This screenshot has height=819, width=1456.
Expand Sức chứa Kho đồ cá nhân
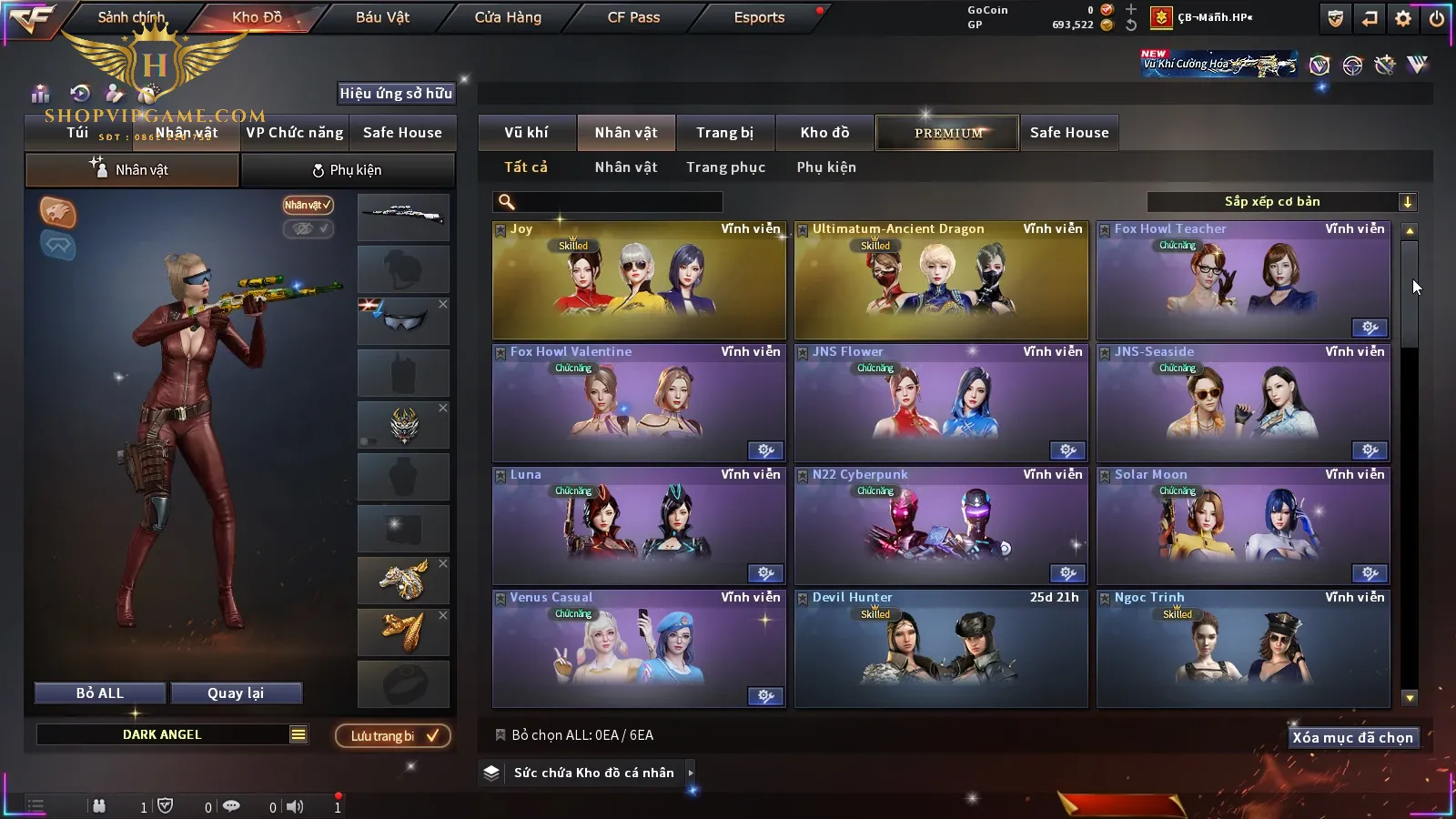(x=593, y=773)
